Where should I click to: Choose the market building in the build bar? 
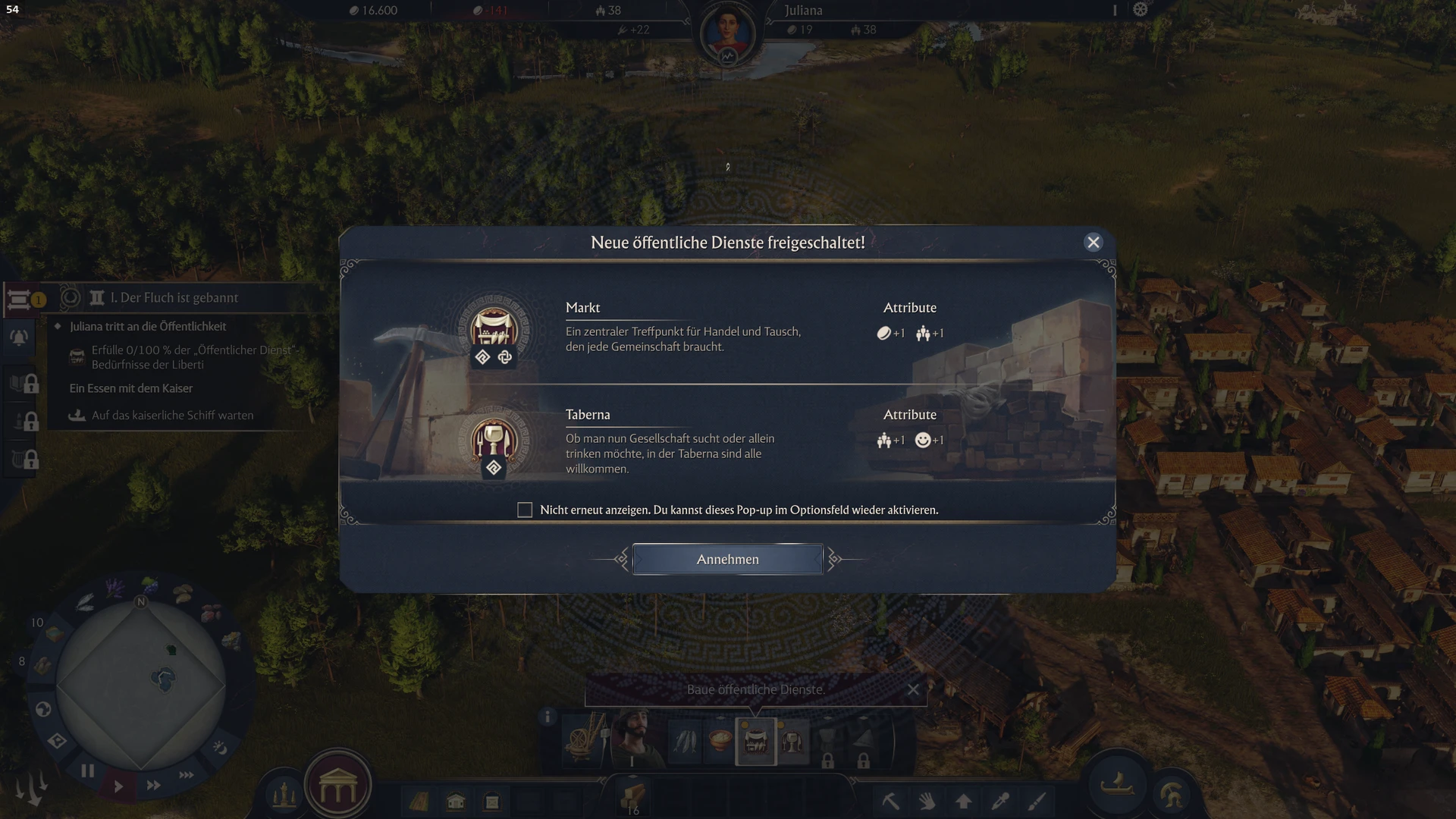pyautogui.click(x=756, y=741)
